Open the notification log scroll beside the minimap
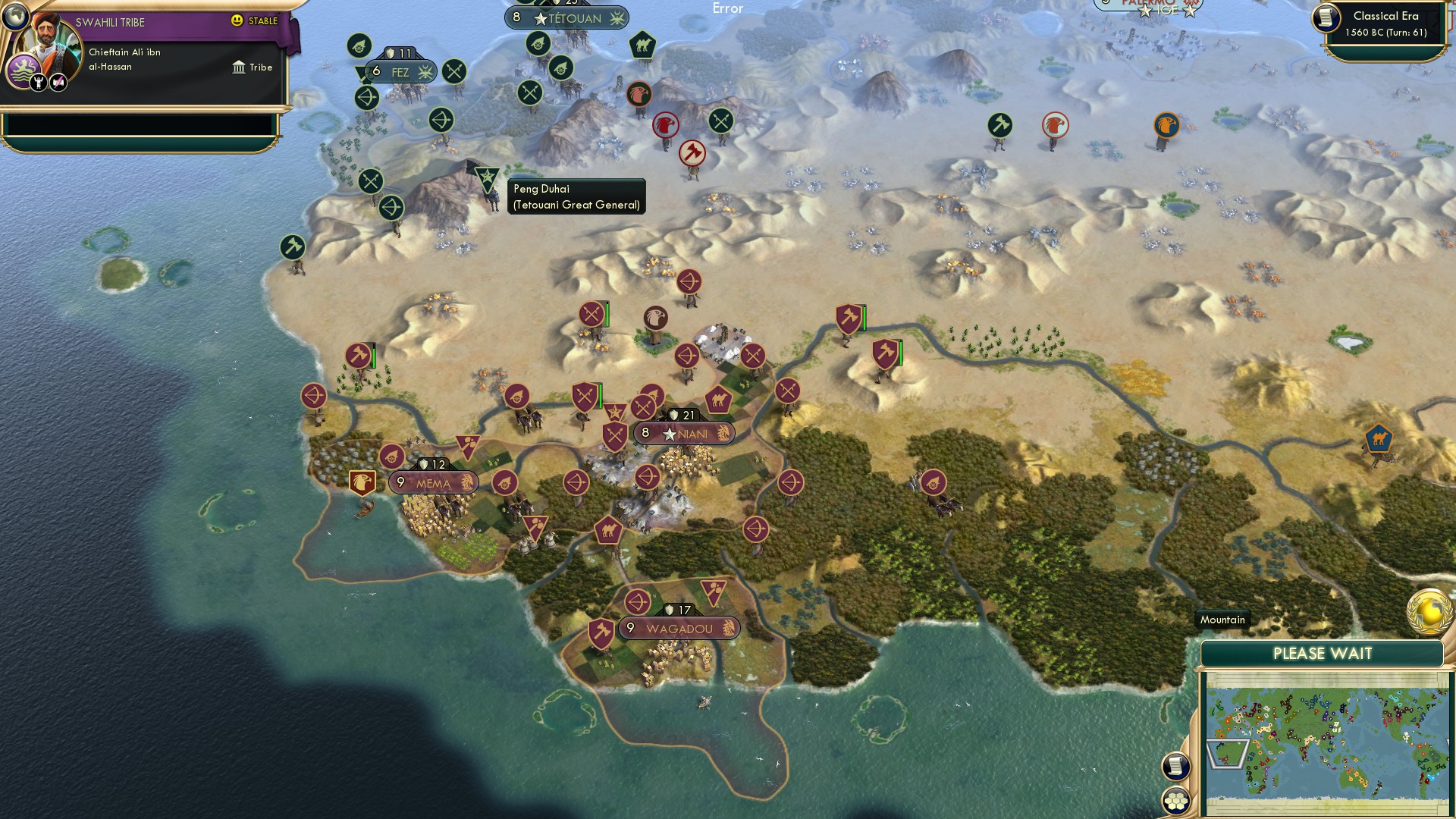1456x819 pixels. 1174,766
